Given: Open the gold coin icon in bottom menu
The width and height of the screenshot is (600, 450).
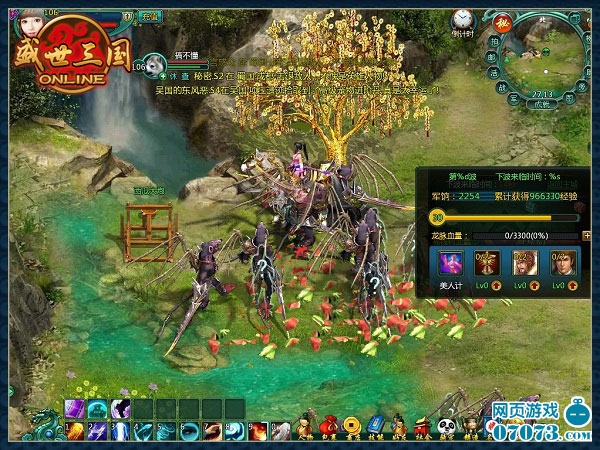Looking at the screenshot, I should (353, 425).
